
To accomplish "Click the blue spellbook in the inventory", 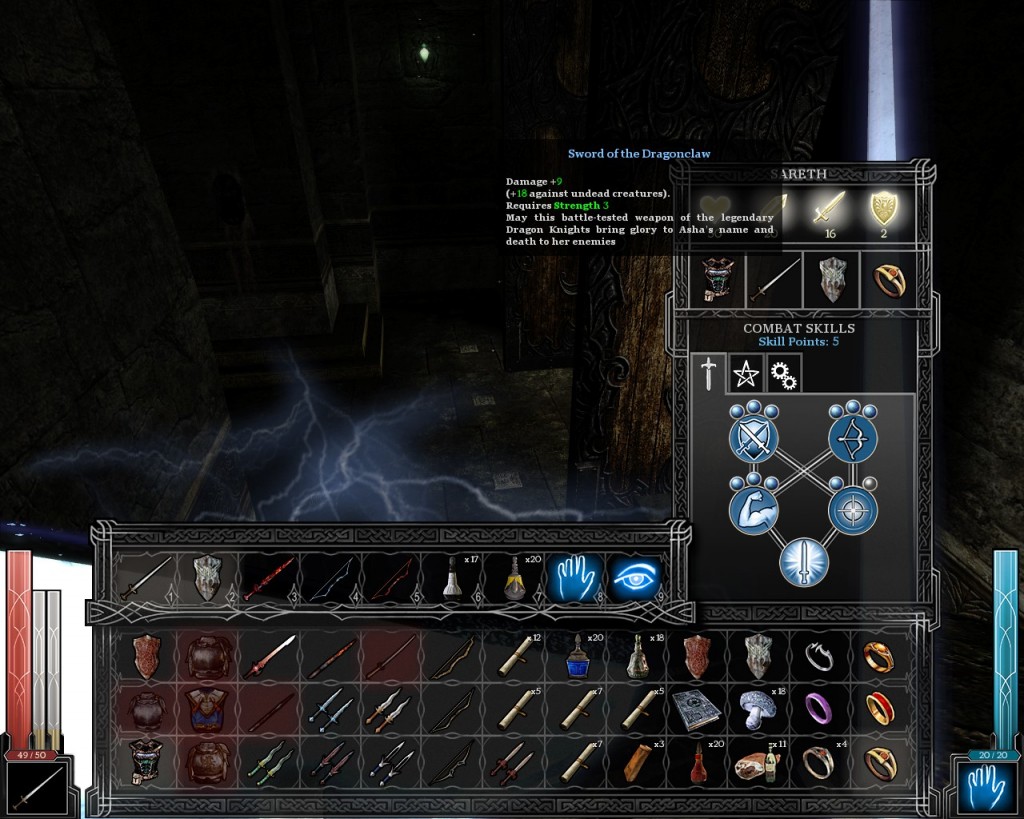I will coord(697,709).
